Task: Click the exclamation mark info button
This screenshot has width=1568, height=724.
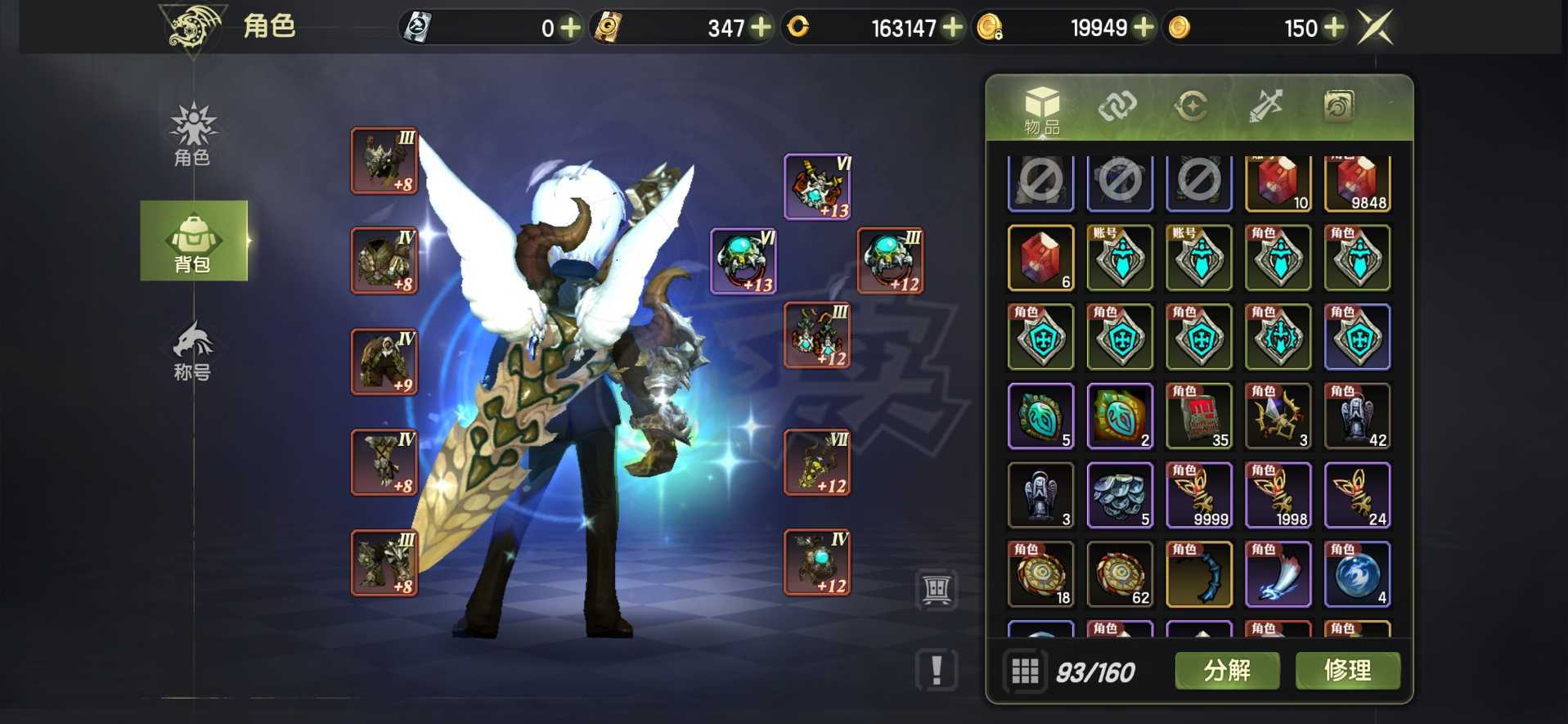Action: pyautogui.click(x=937, y=670)
